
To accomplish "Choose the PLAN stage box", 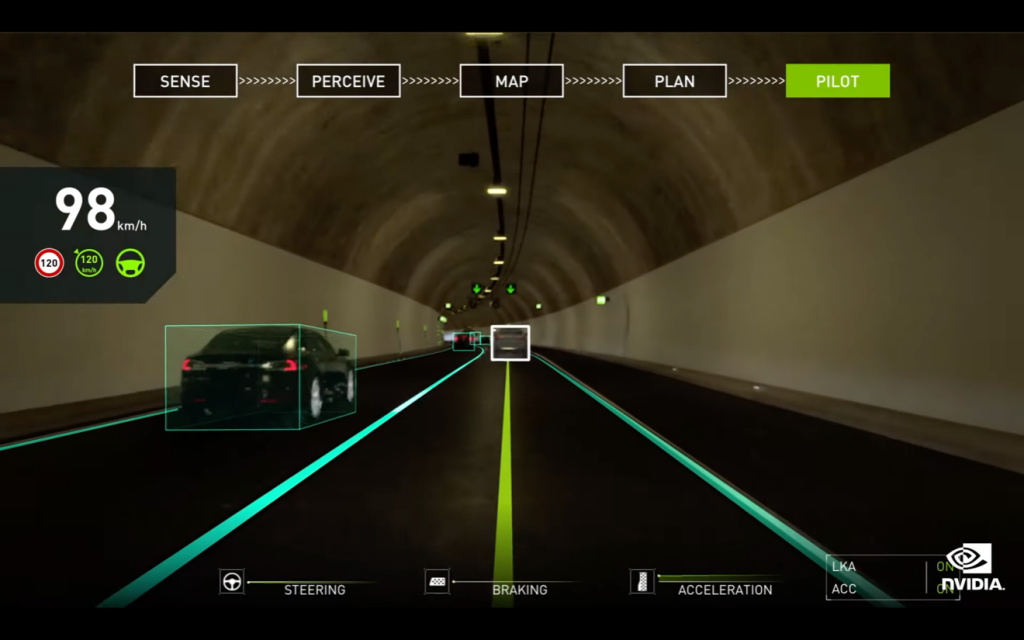I will pyautogui.click(x=674, y=81).
